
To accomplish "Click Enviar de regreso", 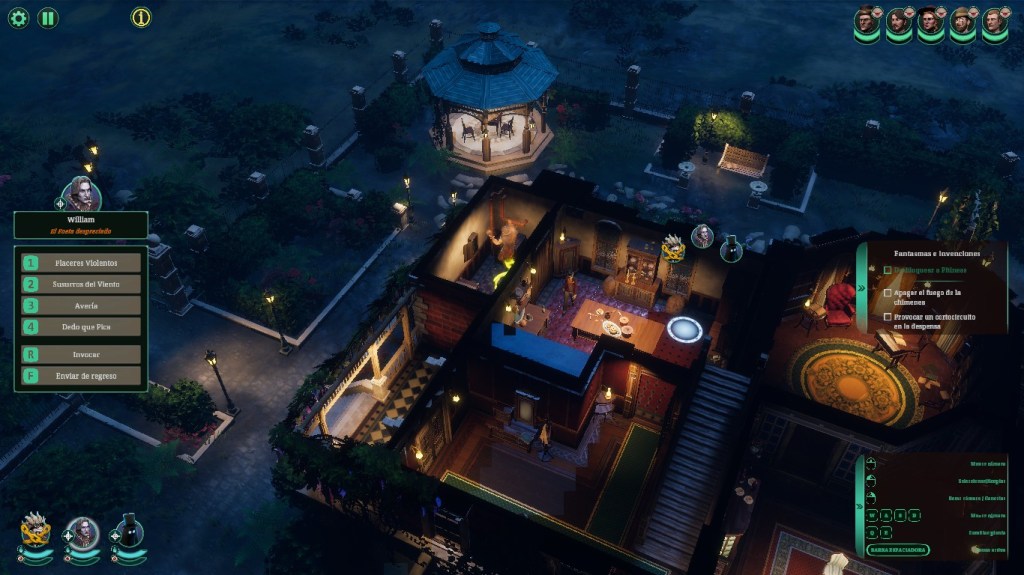I will click(x=81, y=376).
